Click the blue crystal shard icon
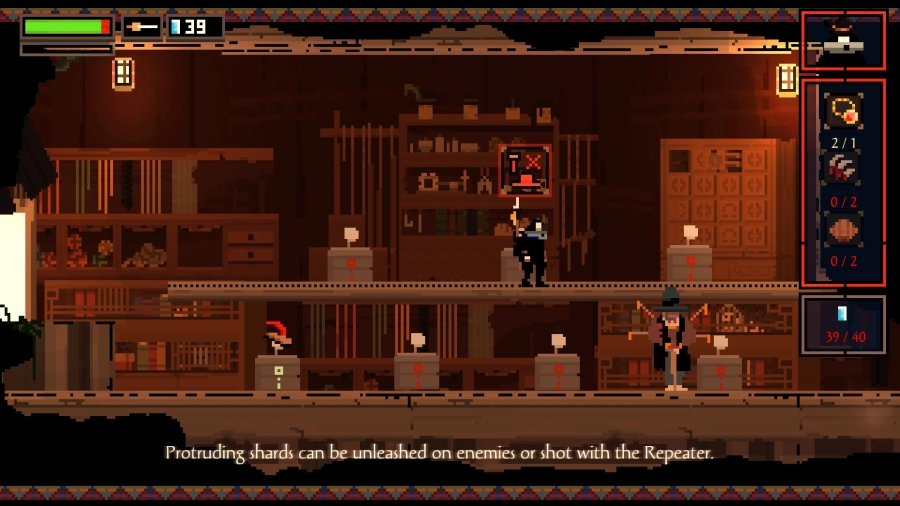This screenshot has width=900, height=506. (842, 314)
